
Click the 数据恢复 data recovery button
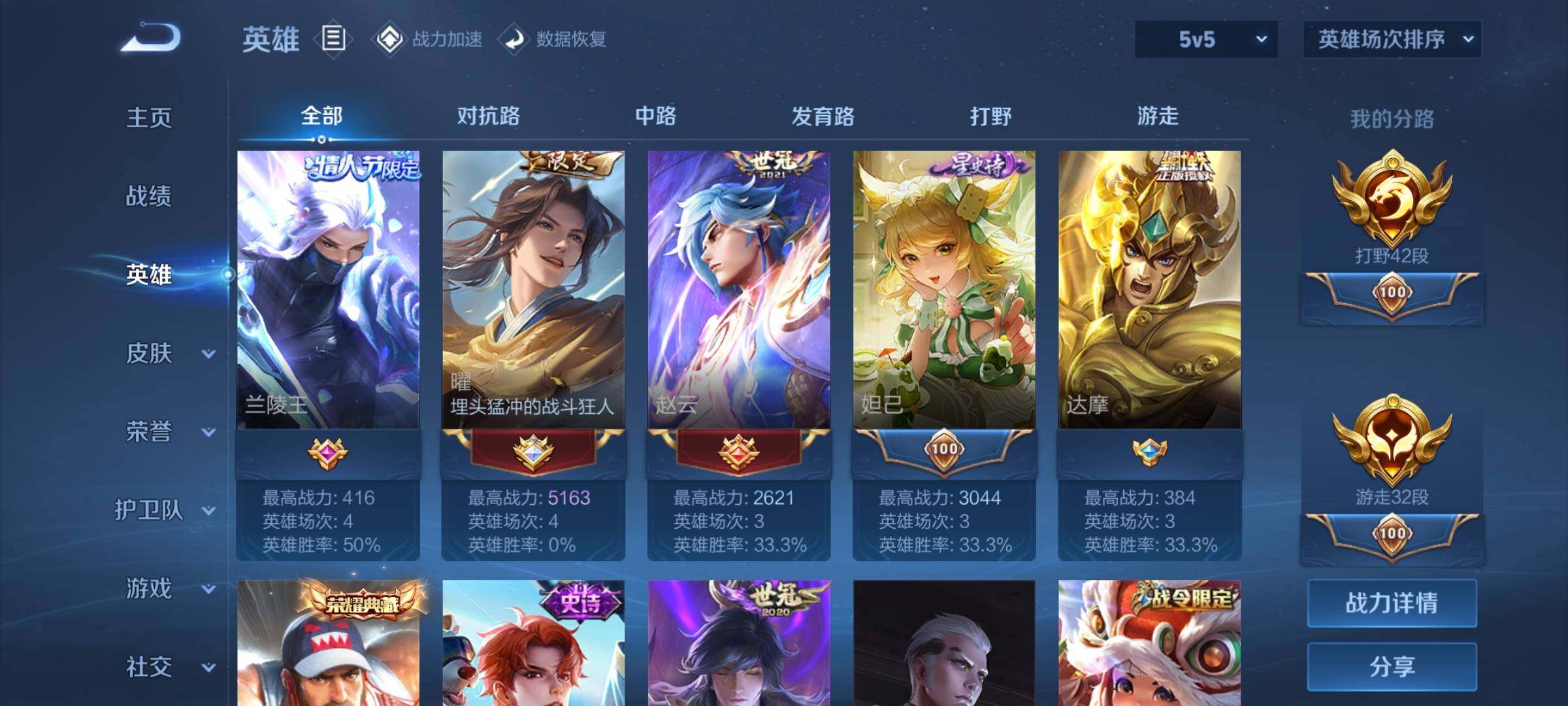pyautogui.click(x=553, y=39)
